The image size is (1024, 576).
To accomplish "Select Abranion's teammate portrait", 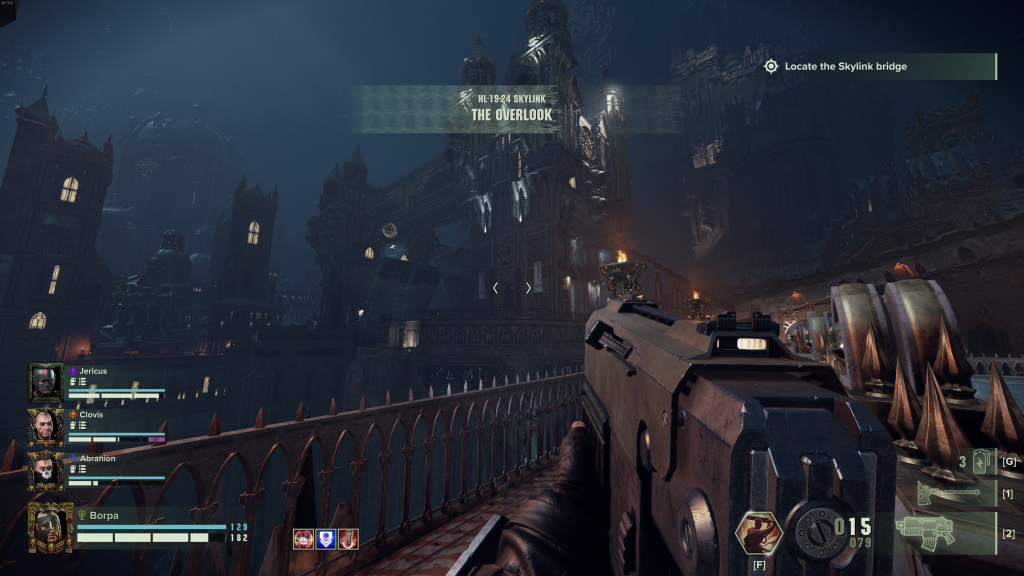I will point(46,470).
